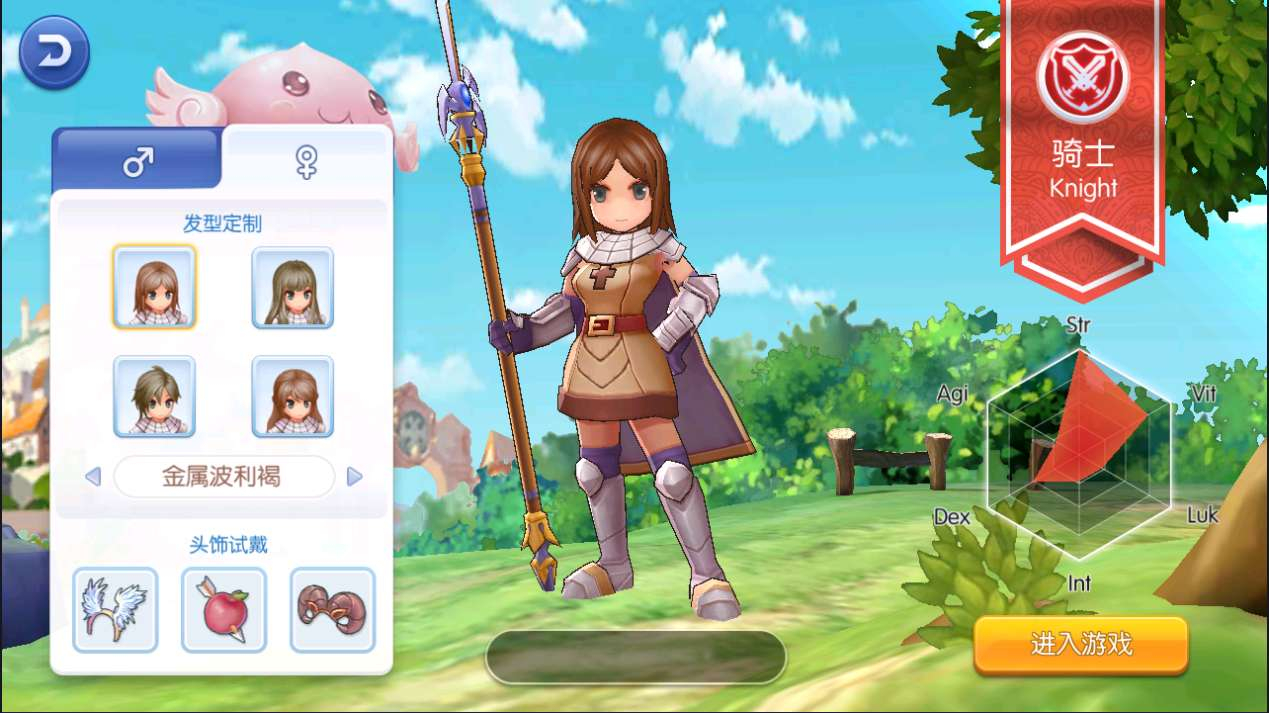
Task: Enter the game with orange 进入游戏 button
Action: (1081, 644)
